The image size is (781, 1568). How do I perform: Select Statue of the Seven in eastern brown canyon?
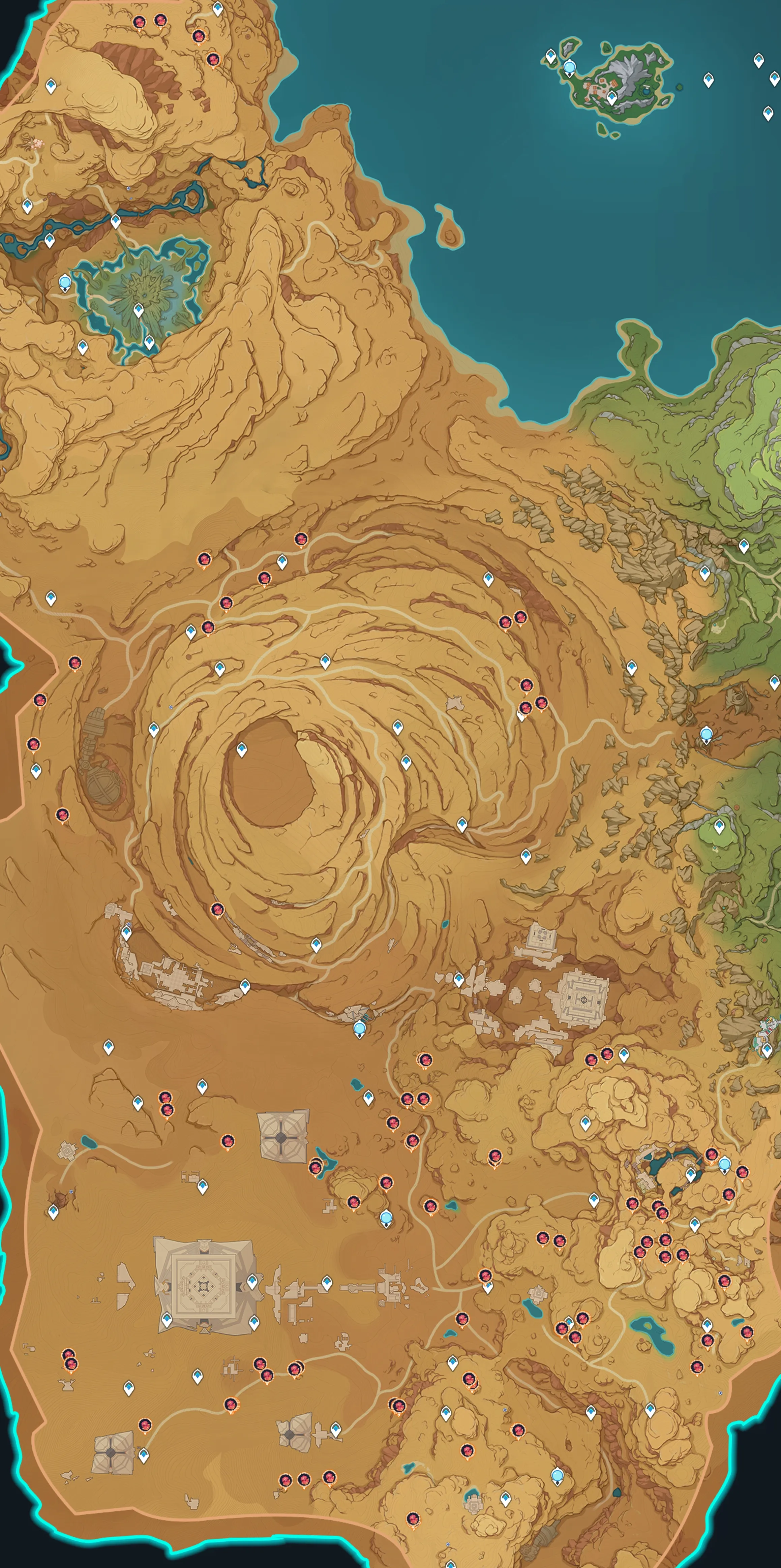[706, 734]
